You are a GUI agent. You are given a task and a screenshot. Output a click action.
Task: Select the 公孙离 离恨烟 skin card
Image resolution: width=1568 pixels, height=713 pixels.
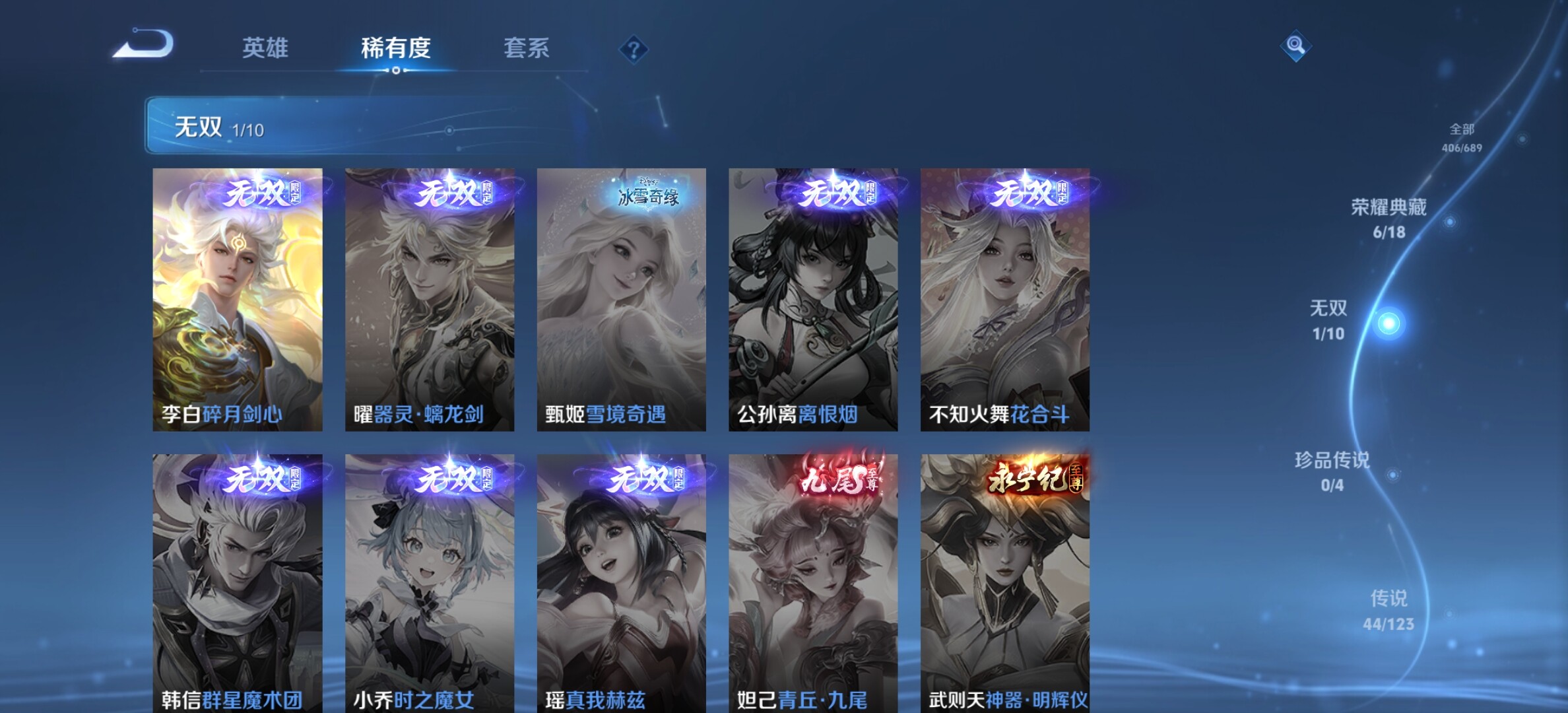pyautogui.click(x=813, y=299)
